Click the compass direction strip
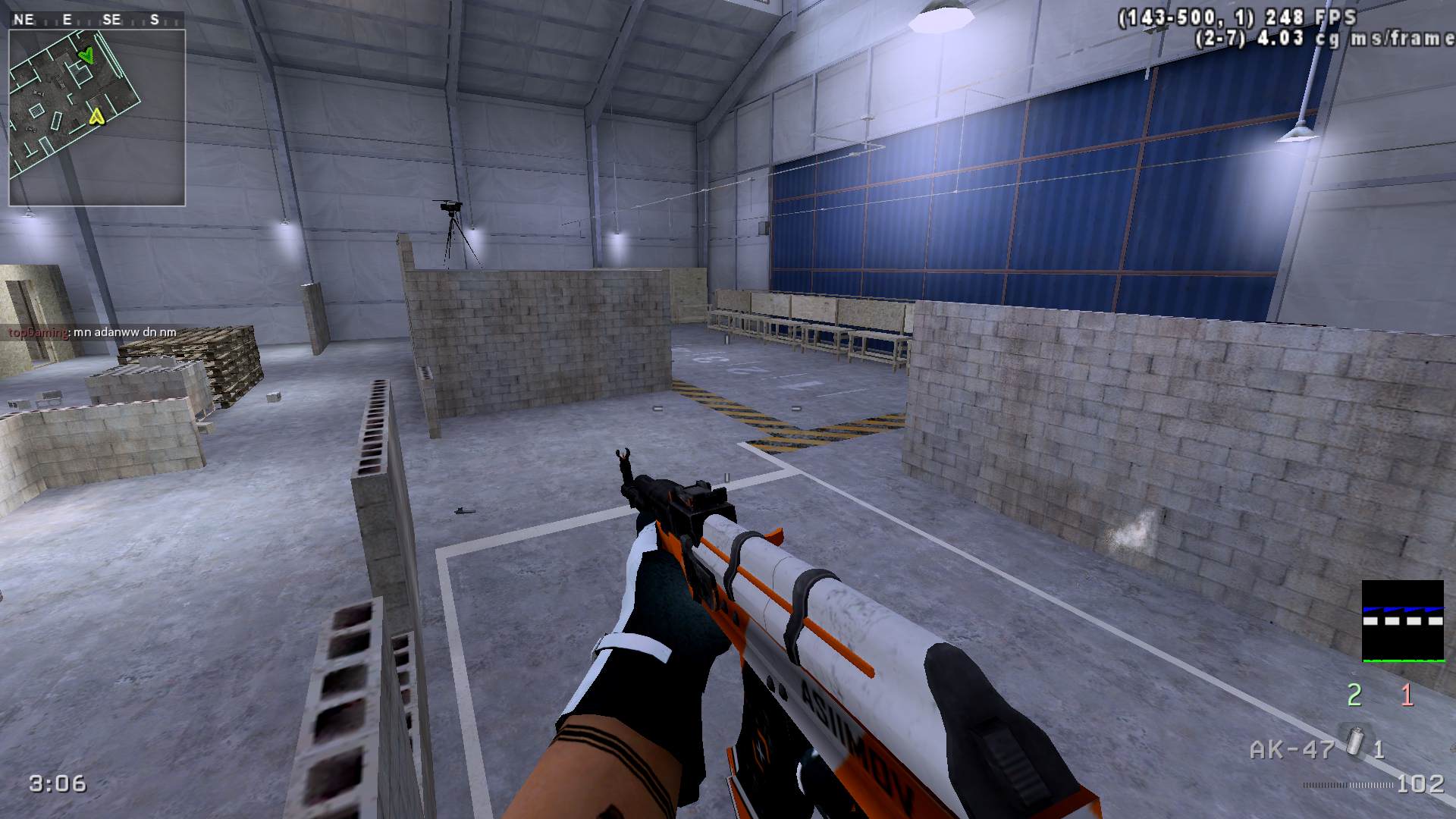 pos(96,20)
